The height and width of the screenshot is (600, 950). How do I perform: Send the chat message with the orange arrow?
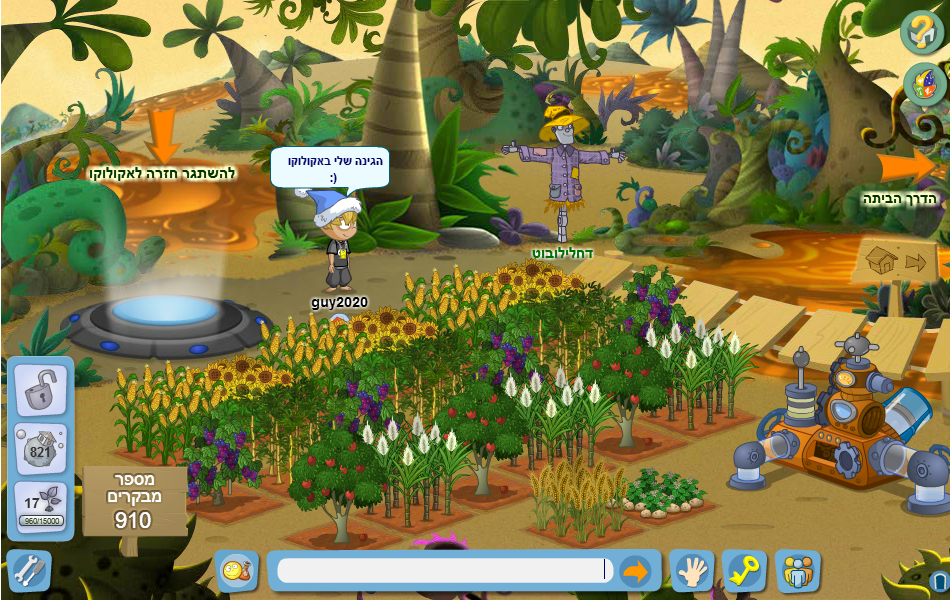coord(635,571)
